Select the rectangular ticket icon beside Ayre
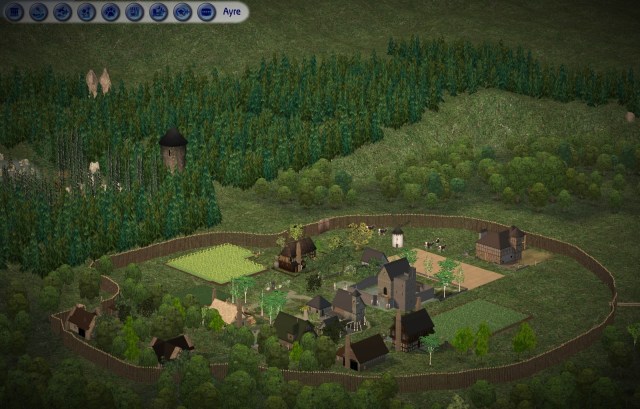The image size is (640, 409). [206, 12]
